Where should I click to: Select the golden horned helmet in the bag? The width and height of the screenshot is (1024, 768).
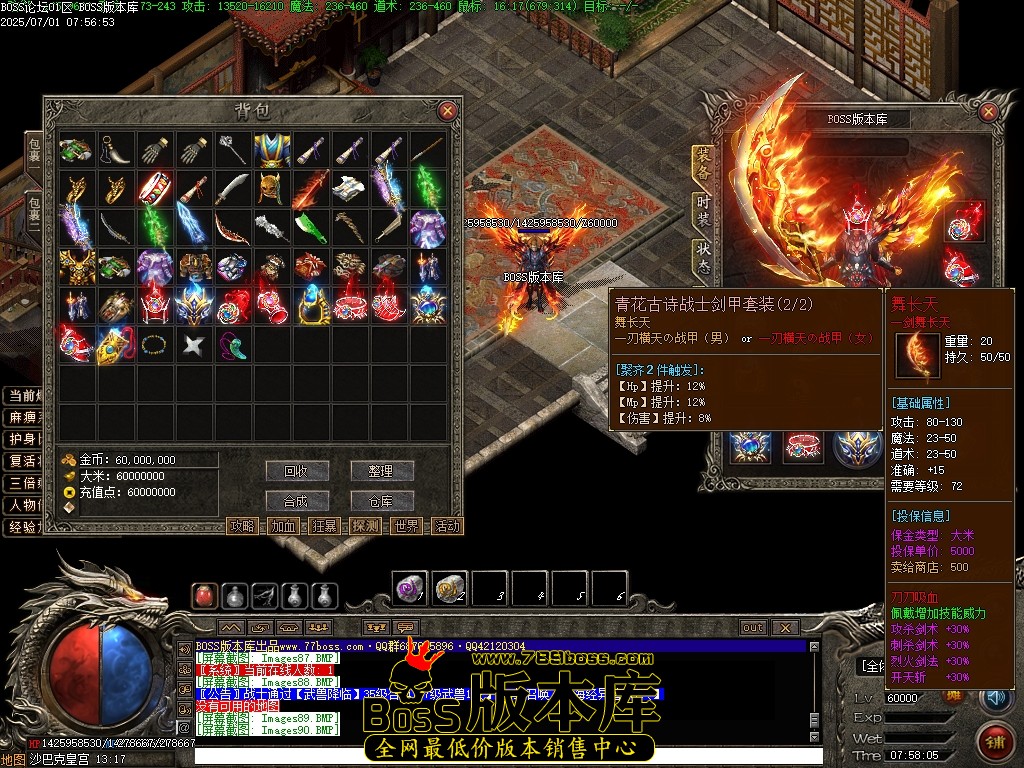pyautogui.click(x=270, y=188)
